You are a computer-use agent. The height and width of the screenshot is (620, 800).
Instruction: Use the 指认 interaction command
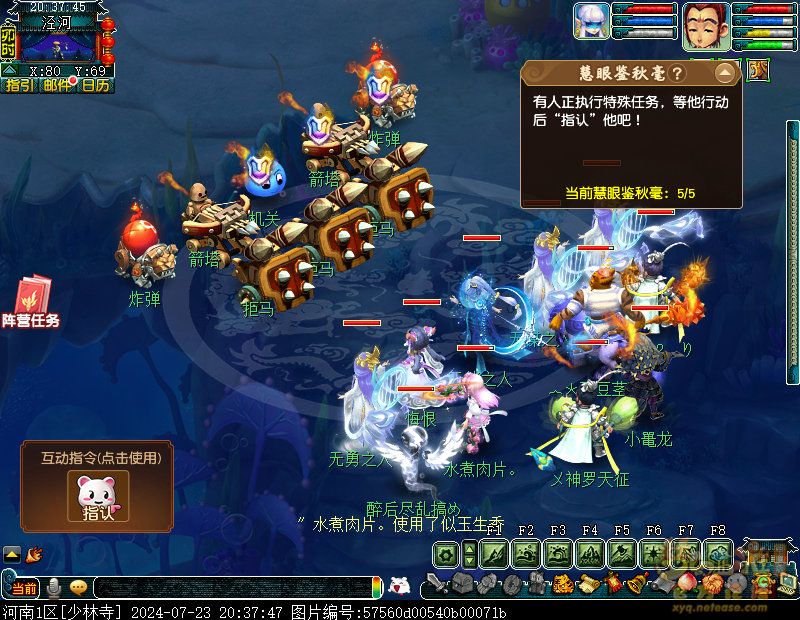[98, 496]
